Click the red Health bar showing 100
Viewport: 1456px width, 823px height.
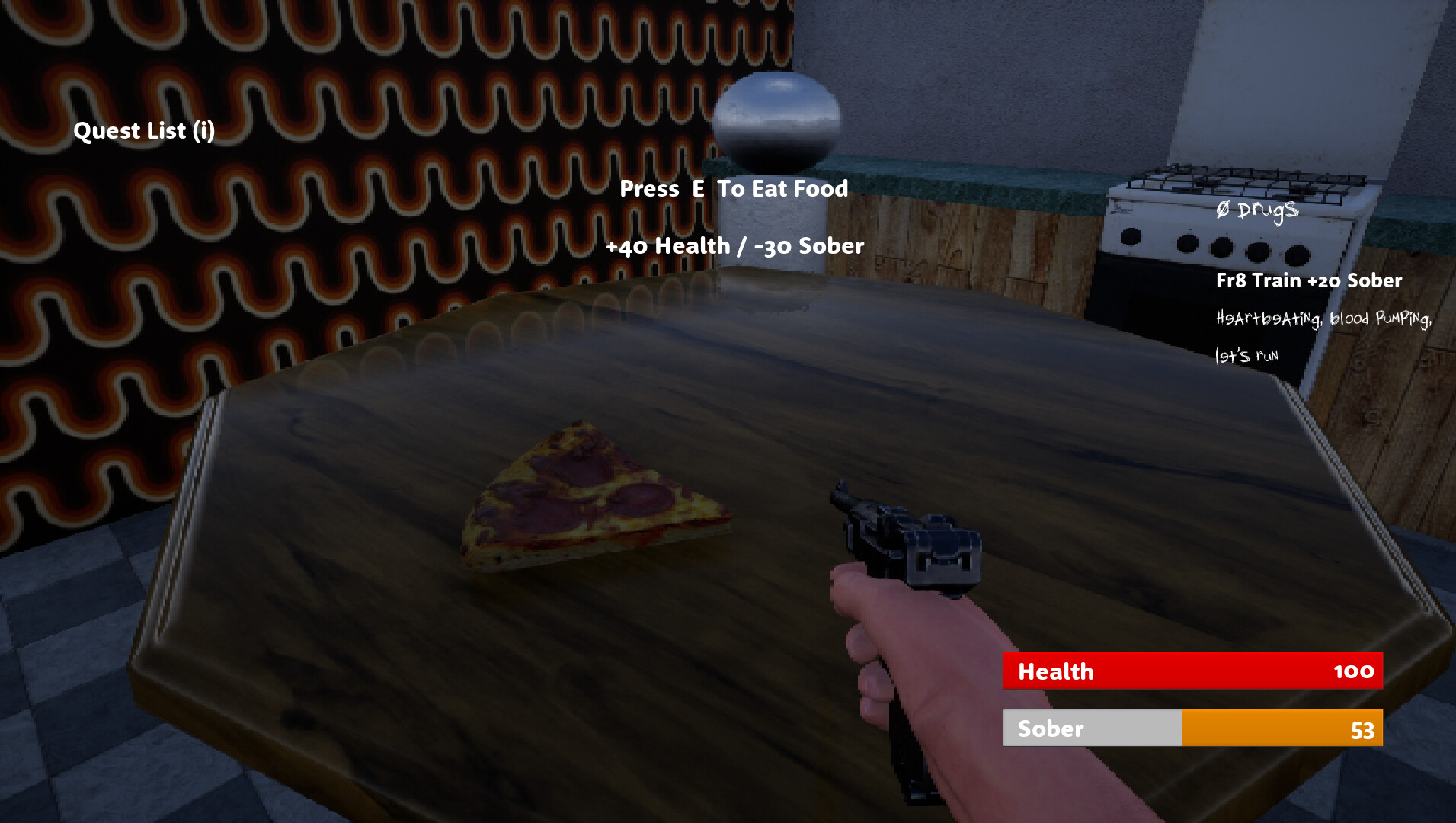point(1192,671)
